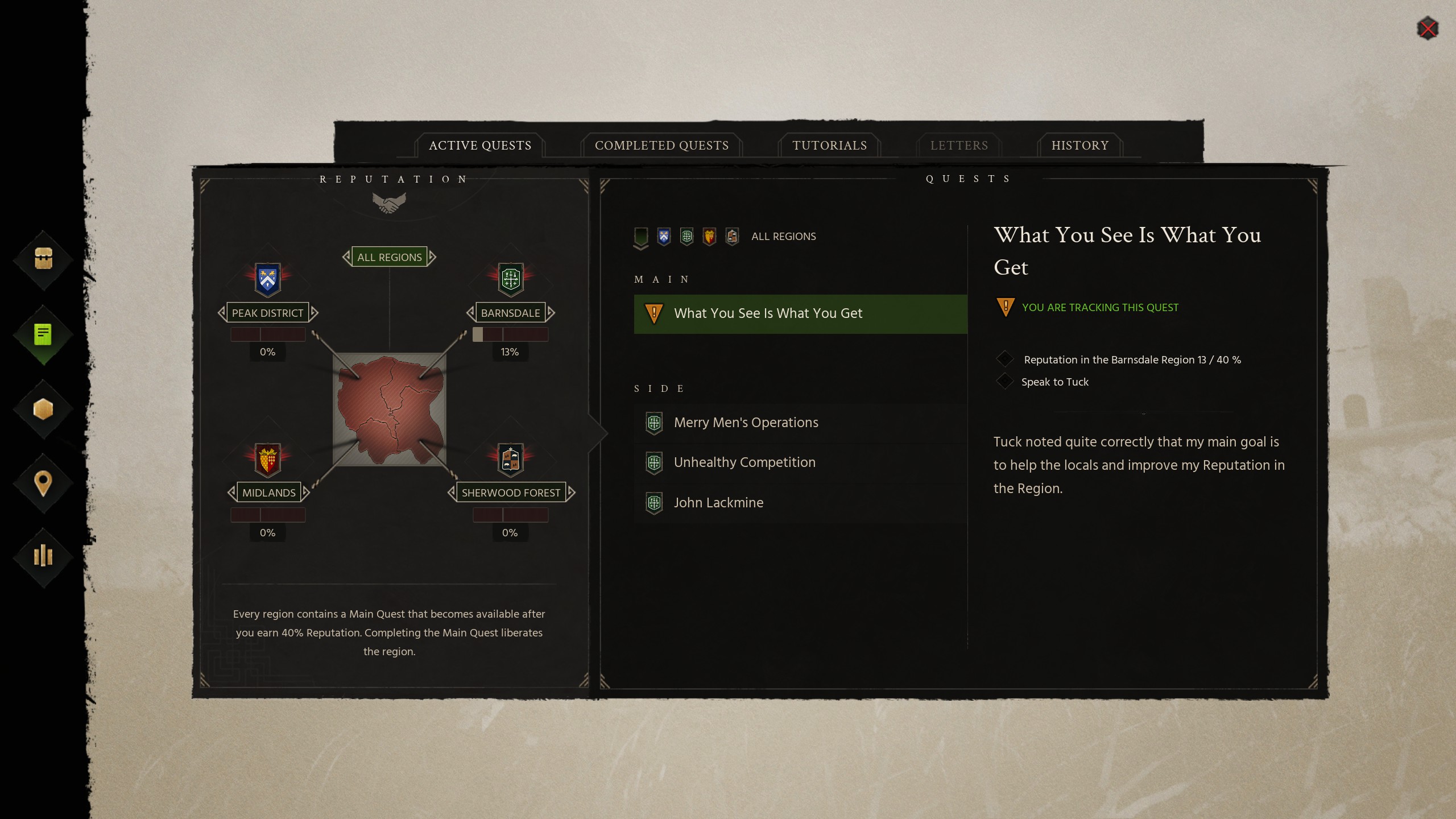Open the Tutorials tab
Viewport: 1456px width, 819px height.
829,146
